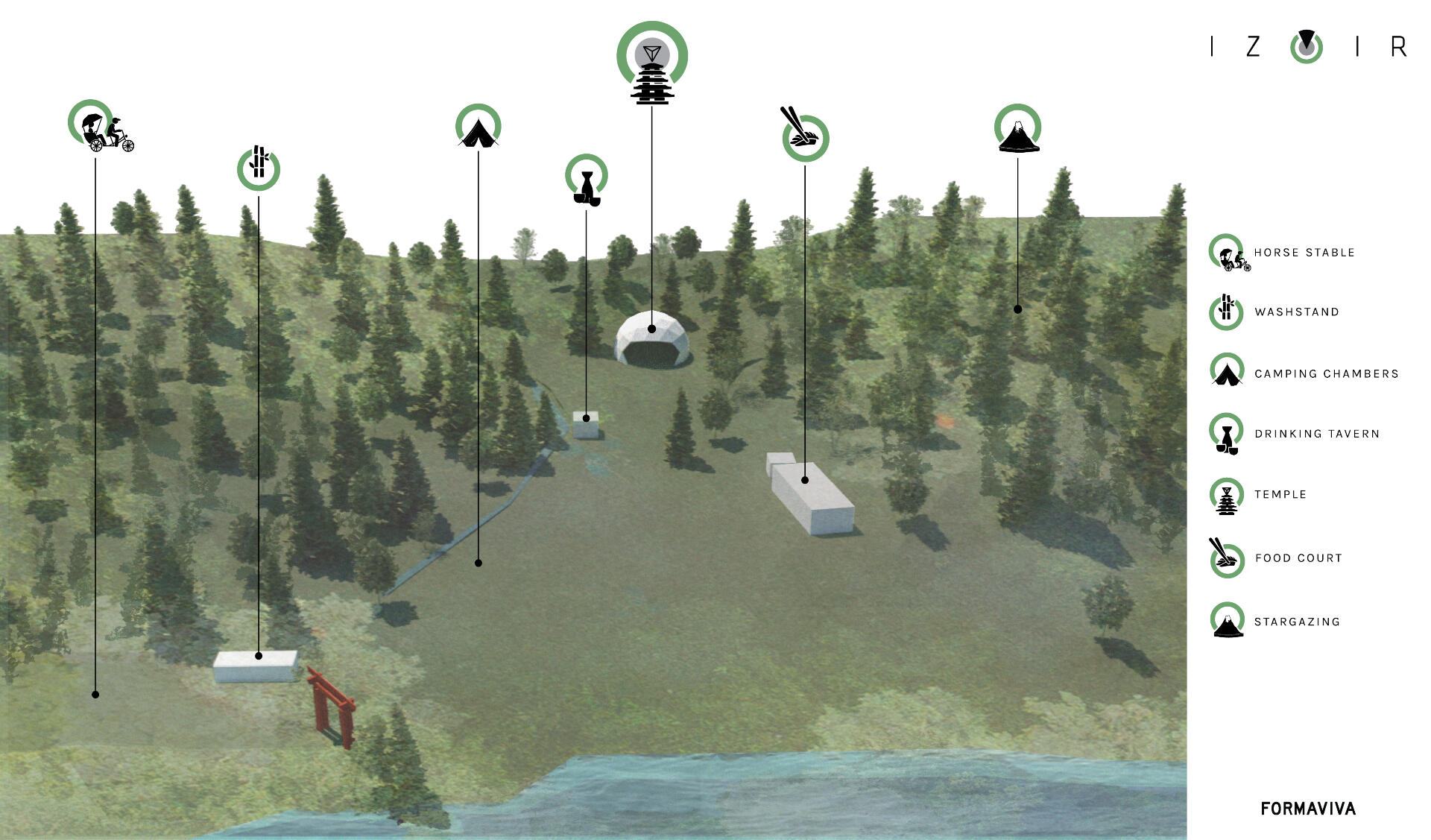The height and width of the screenshot is (840, 1431).
Task: Open the large pagoda marker over the dome
Action: click(x=652, y=63)
